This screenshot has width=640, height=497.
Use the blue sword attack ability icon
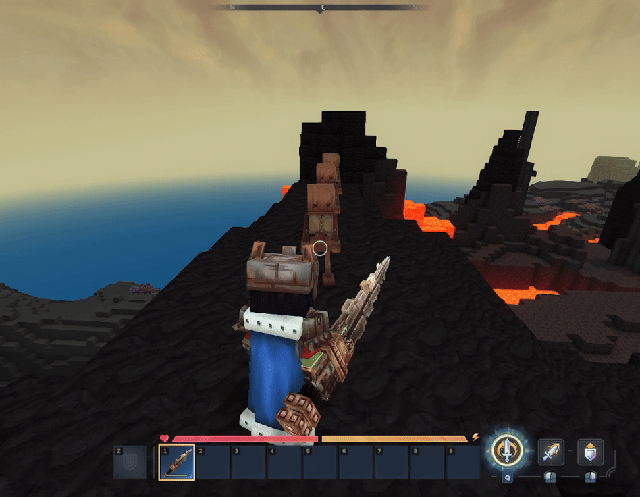point(551,453)
